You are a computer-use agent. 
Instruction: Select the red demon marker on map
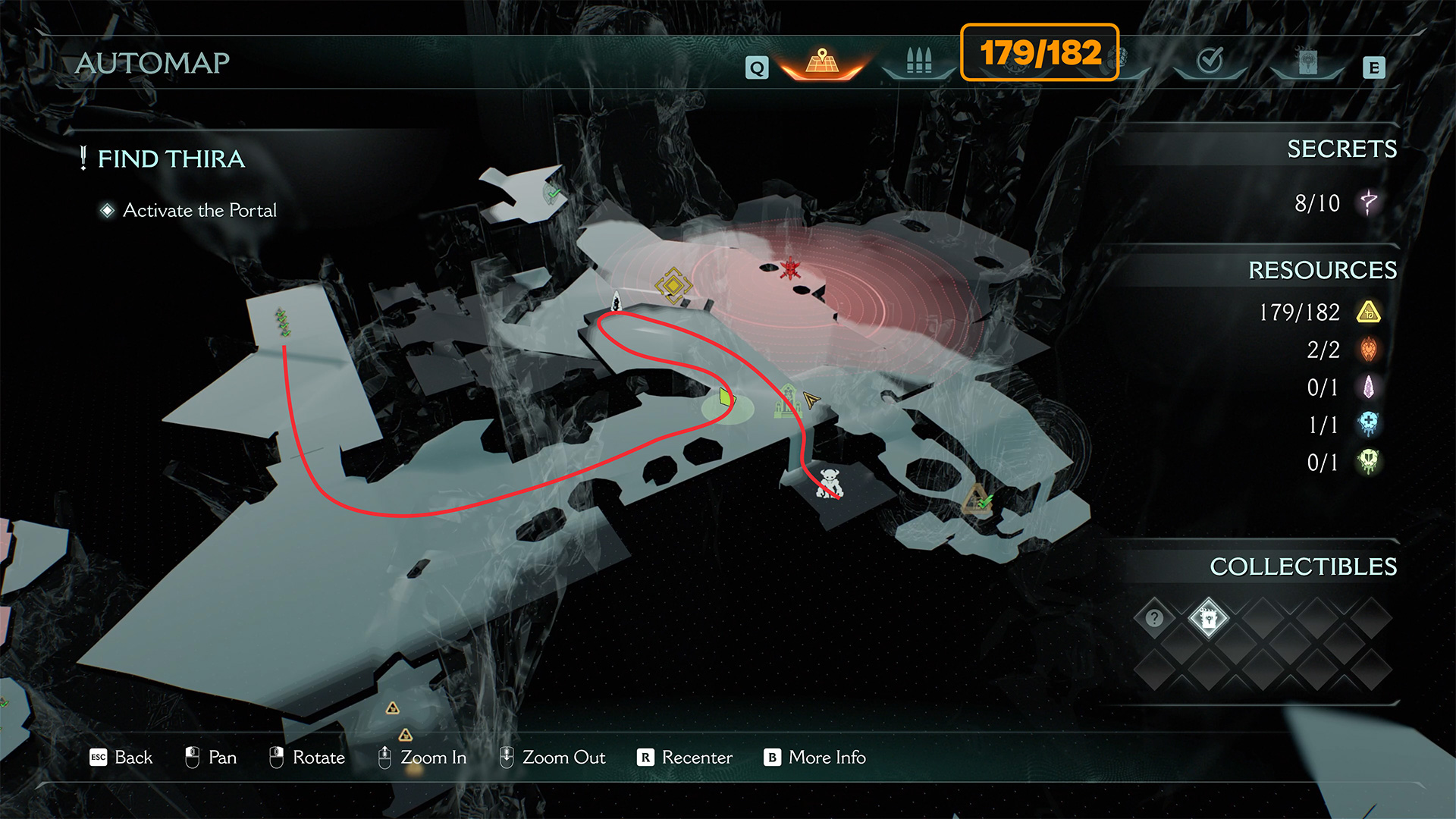pyautogui.click(x=791, y=268)
